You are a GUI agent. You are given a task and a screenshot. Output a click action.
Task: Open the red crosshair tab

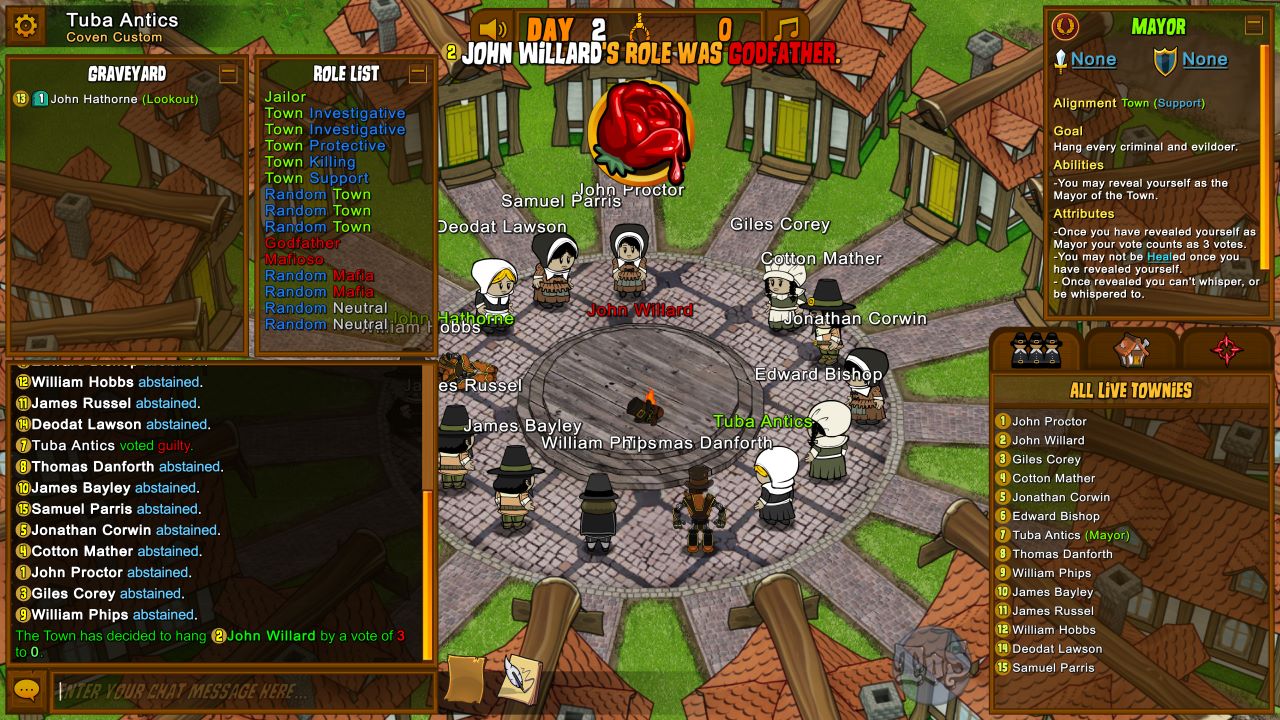[1227, 349]
